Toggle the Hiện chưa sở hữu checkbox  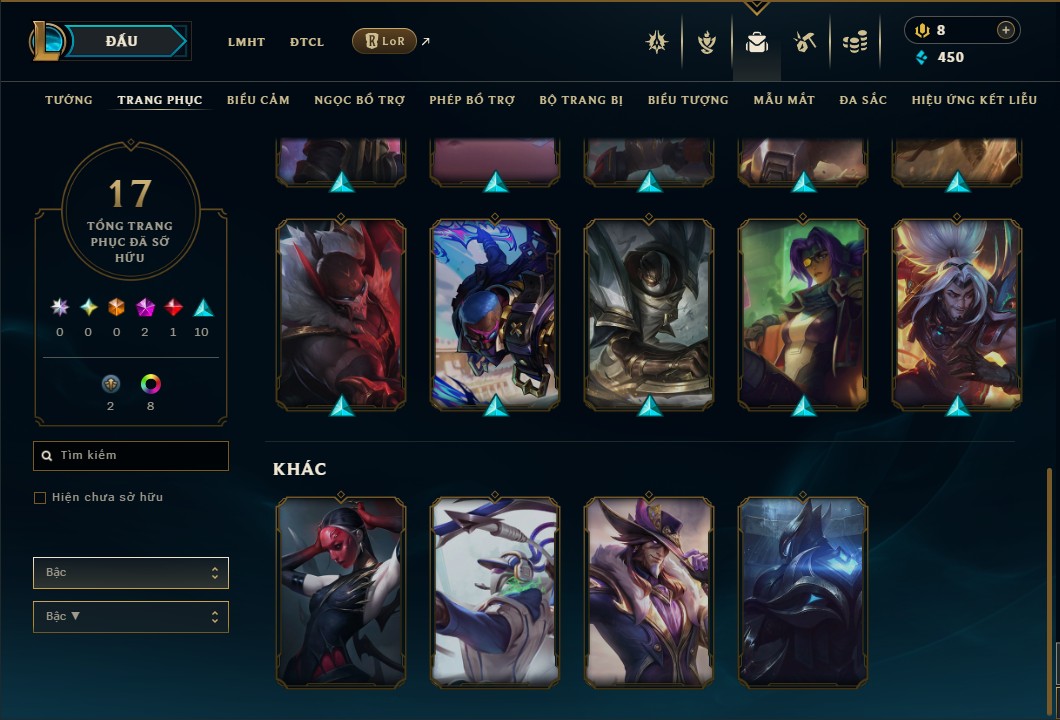coord(40,498)
